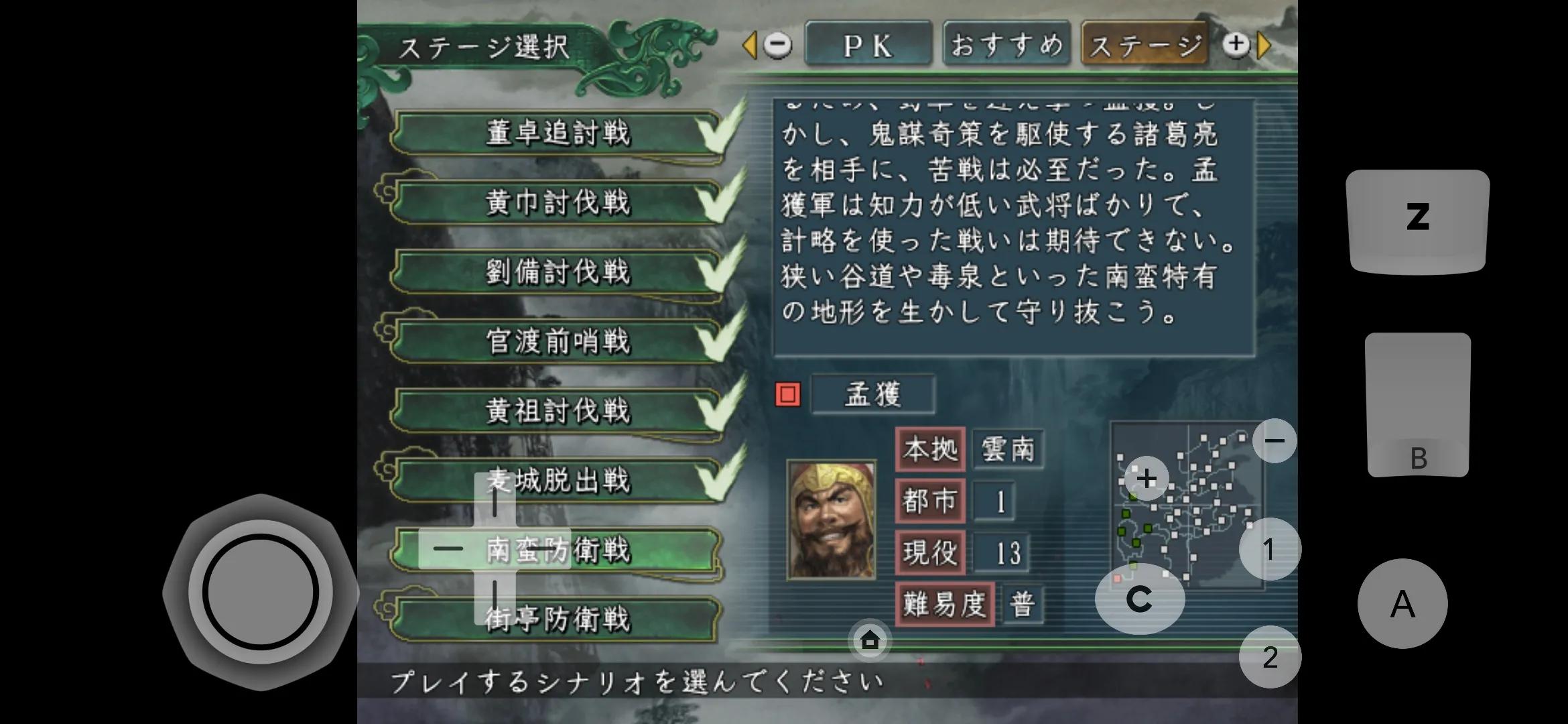This screenshot has height=724, width=1568.
Task: Tap the left yellow arrow to cycle tabs
Action: point(751,45)
